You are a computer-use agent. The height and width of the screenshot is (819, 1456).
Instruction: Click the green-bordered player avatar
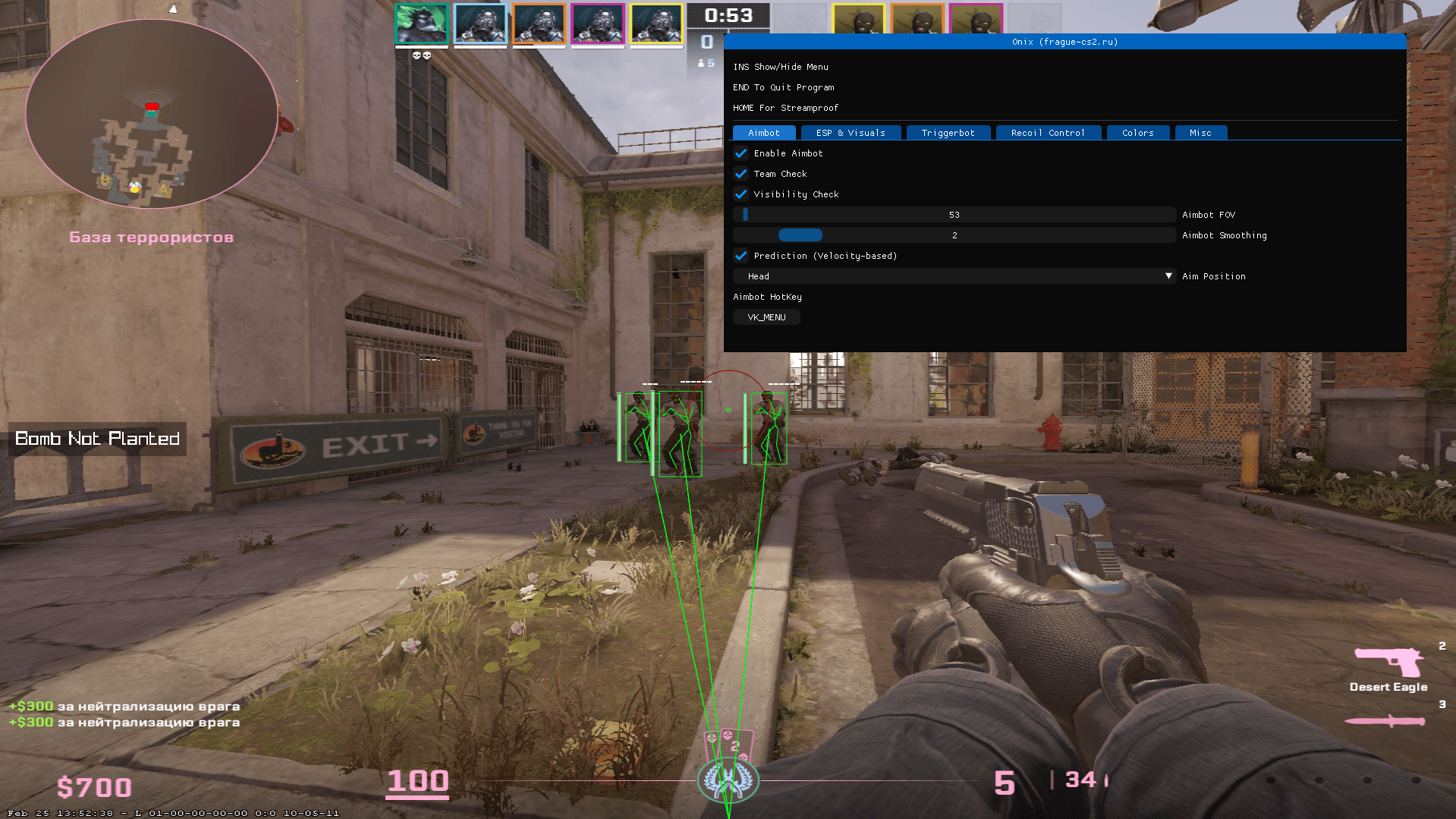click(x=421, y=23)
